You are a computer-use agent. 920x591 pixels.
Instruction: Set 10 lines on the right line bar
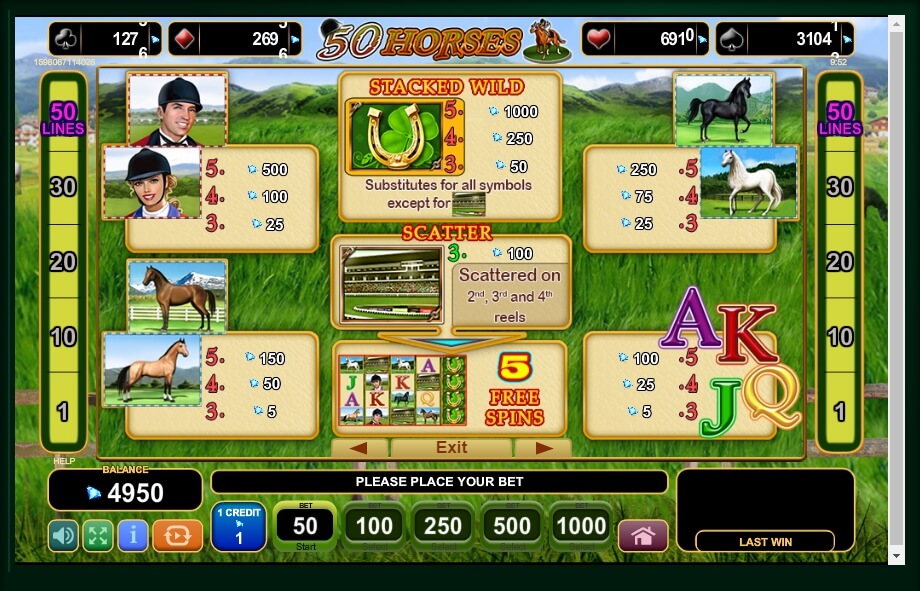[x=839, y=337]
